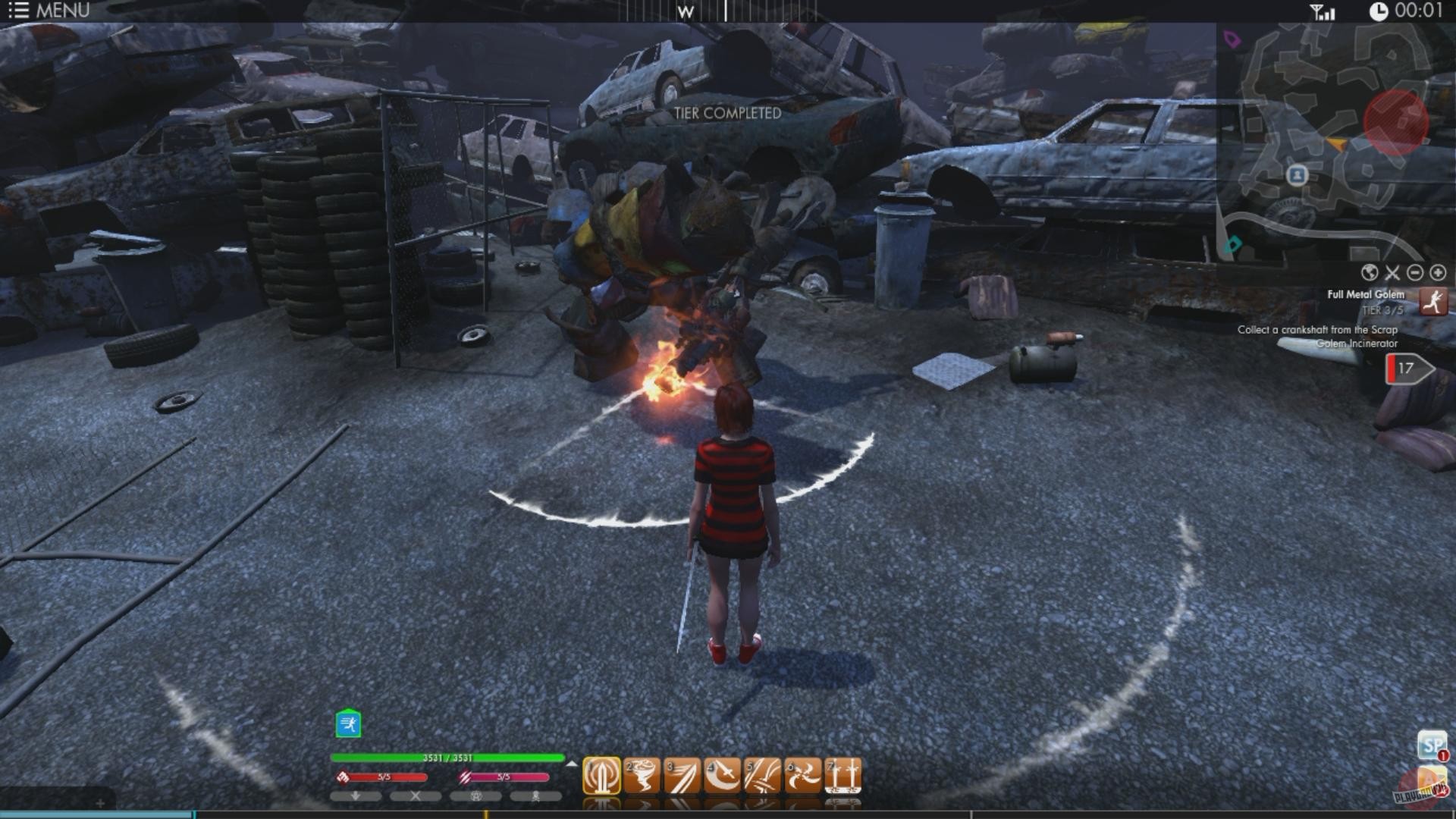Toggle PvP crossed swords mode on minimap
Viewport: 1456px width, 819px height.
pos(1392,273)
